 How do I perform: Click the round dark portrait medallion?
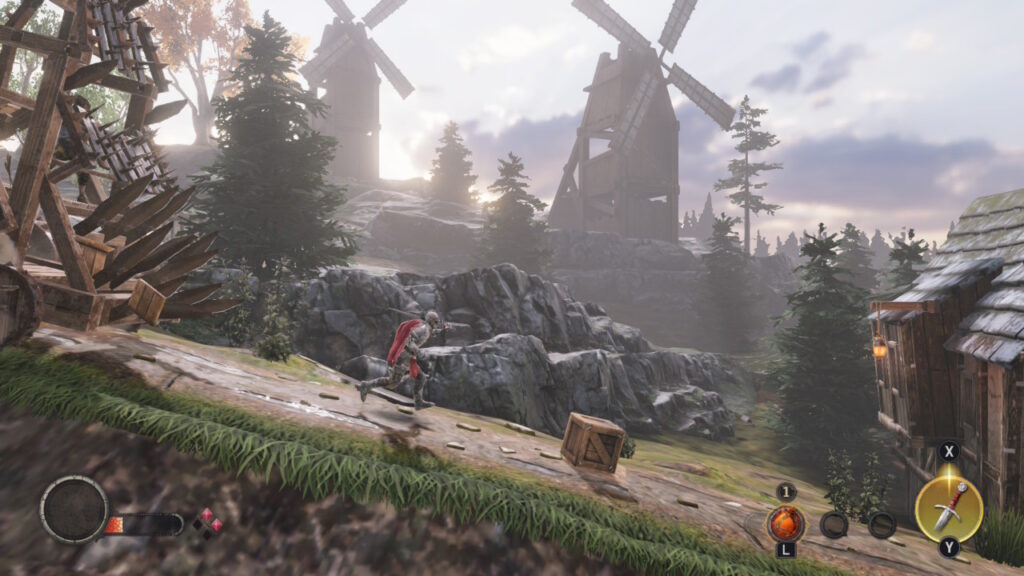[73, 509]
